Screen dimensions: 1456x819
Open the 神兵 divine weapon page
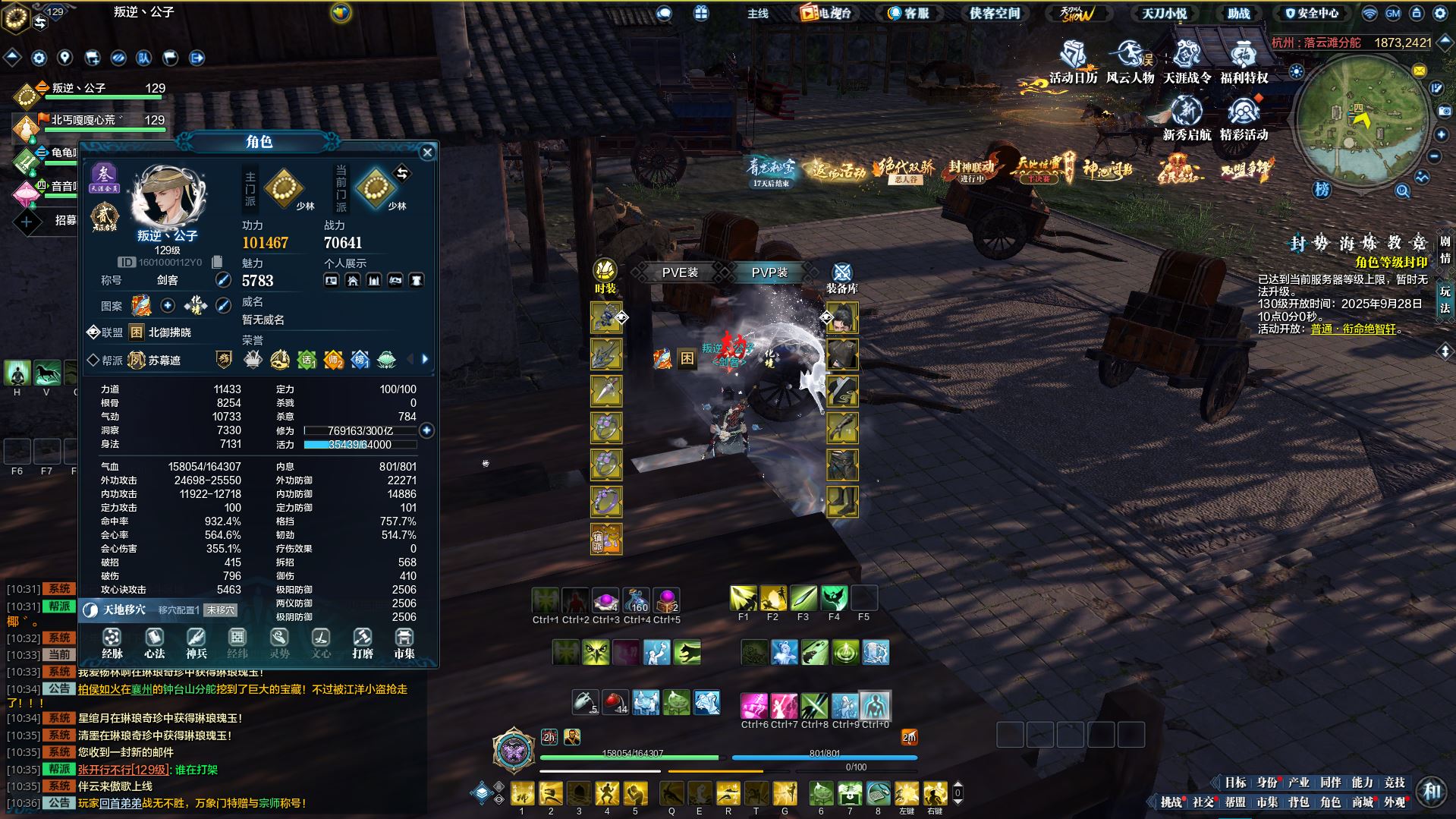196,643
